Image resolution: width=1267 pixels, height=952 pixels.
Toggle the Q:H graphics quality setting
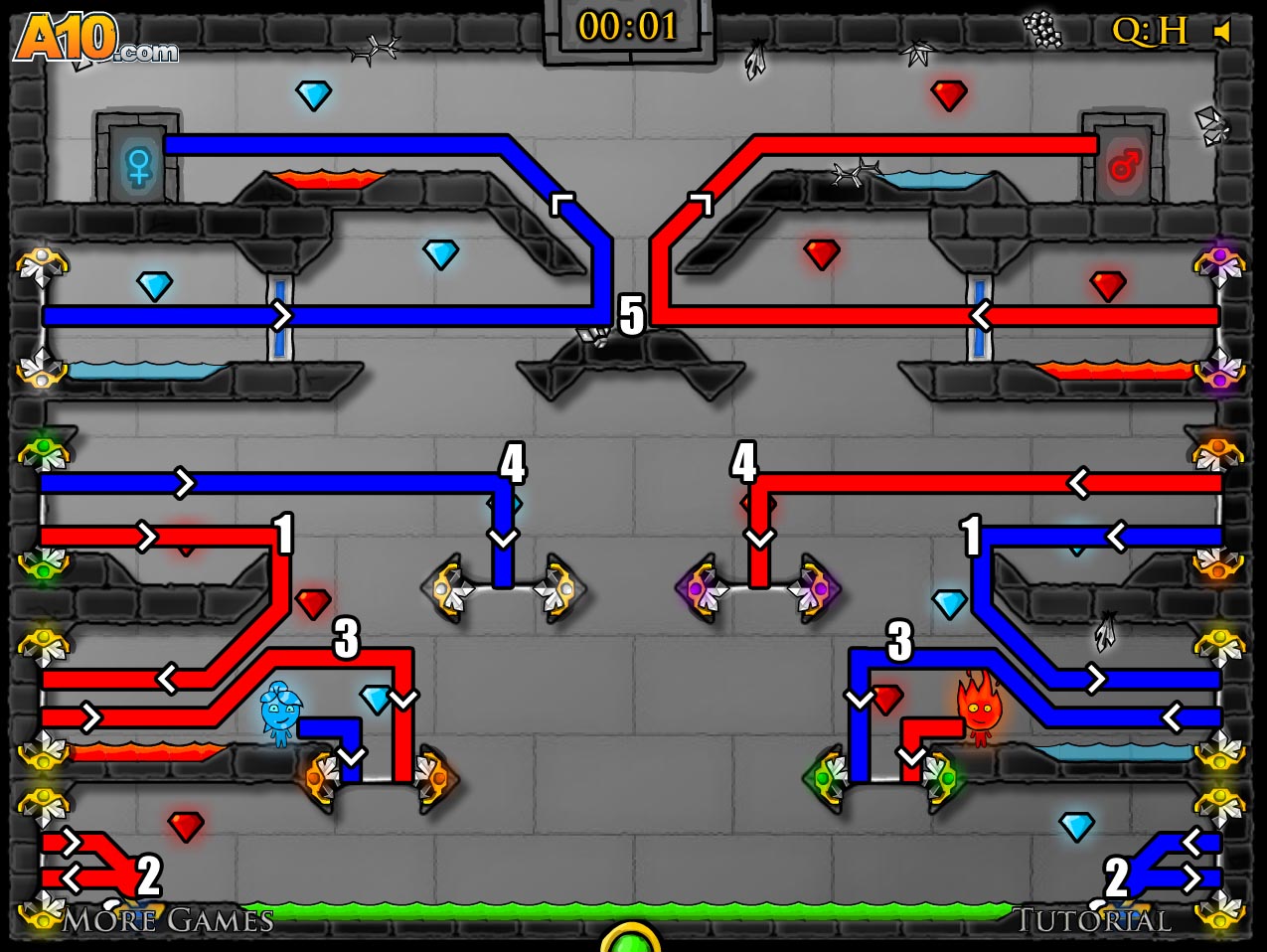(1149, 32)
